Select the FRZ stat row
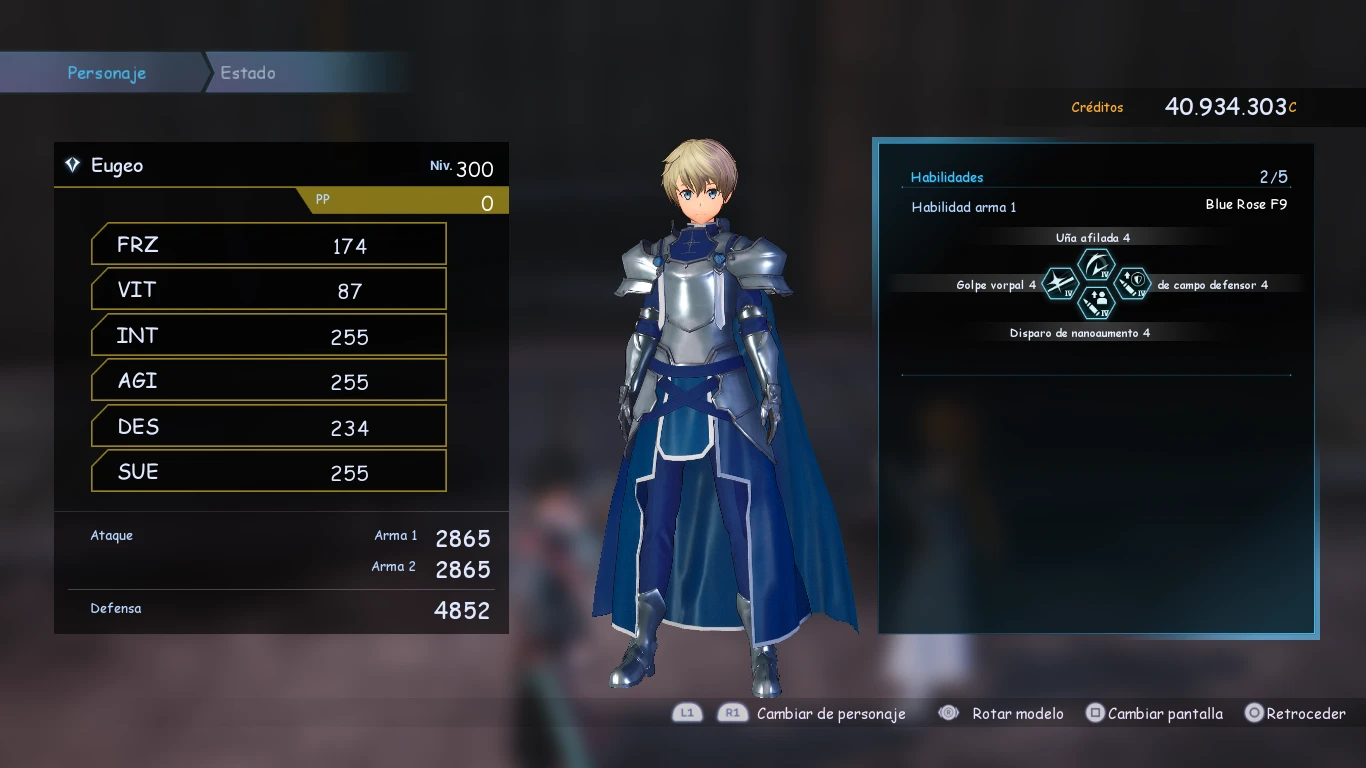Screen dimensions: 1366x768 268,245
